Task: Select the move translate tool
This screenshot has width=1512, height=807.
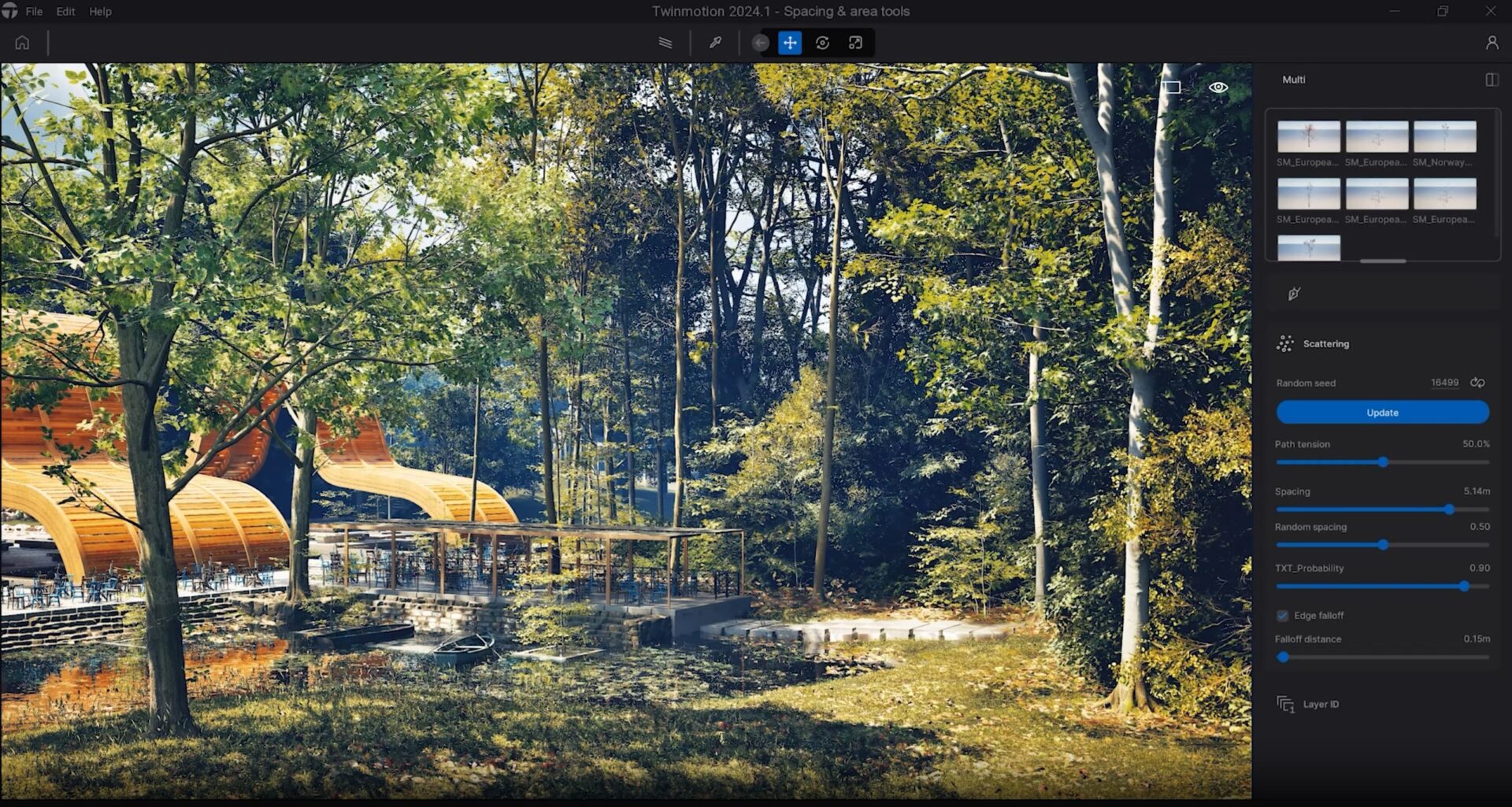Action: pyautogui.click(x=790, y=43)
